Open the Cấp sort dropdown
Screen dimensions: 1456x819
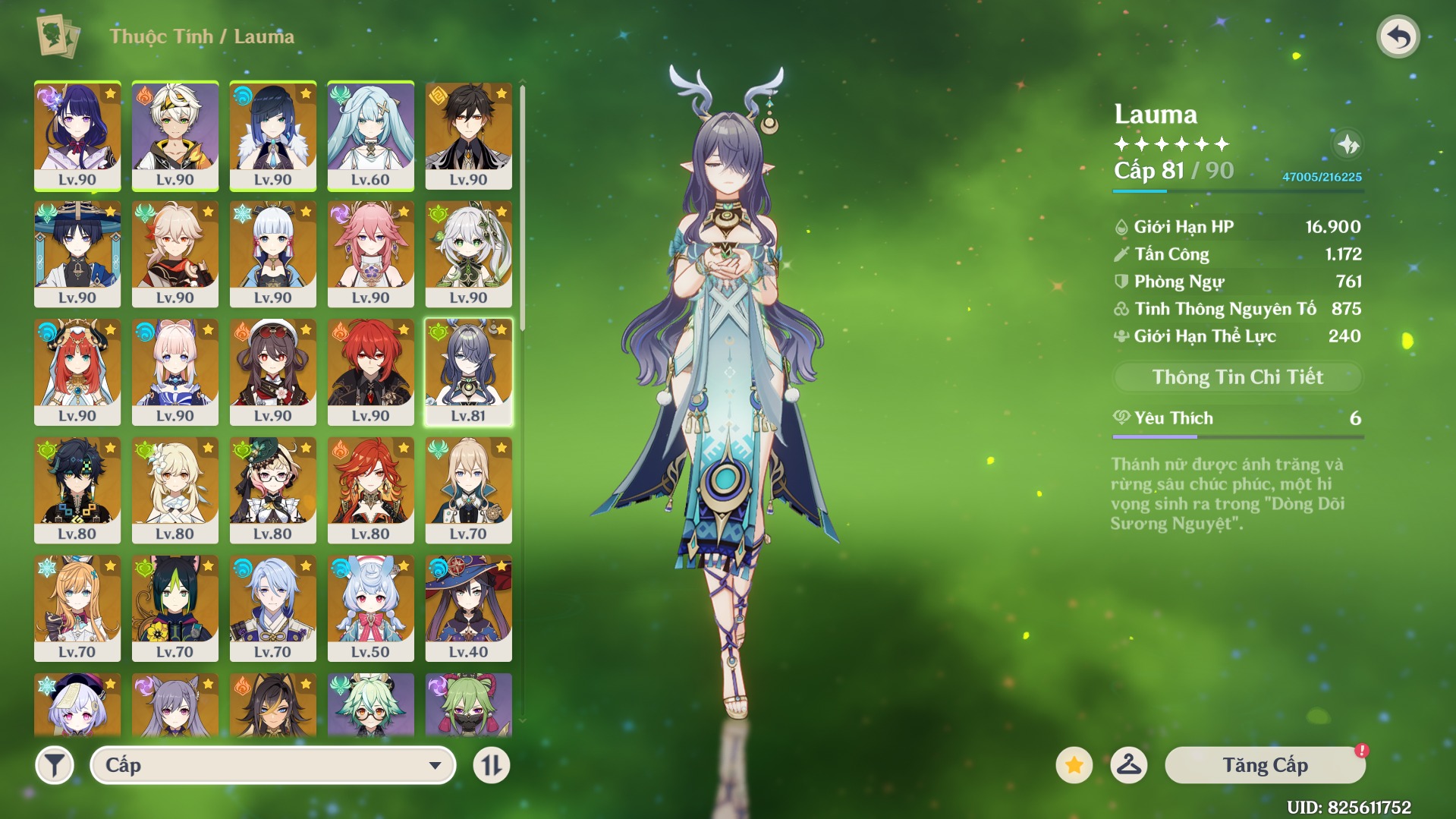coord(272,765)
